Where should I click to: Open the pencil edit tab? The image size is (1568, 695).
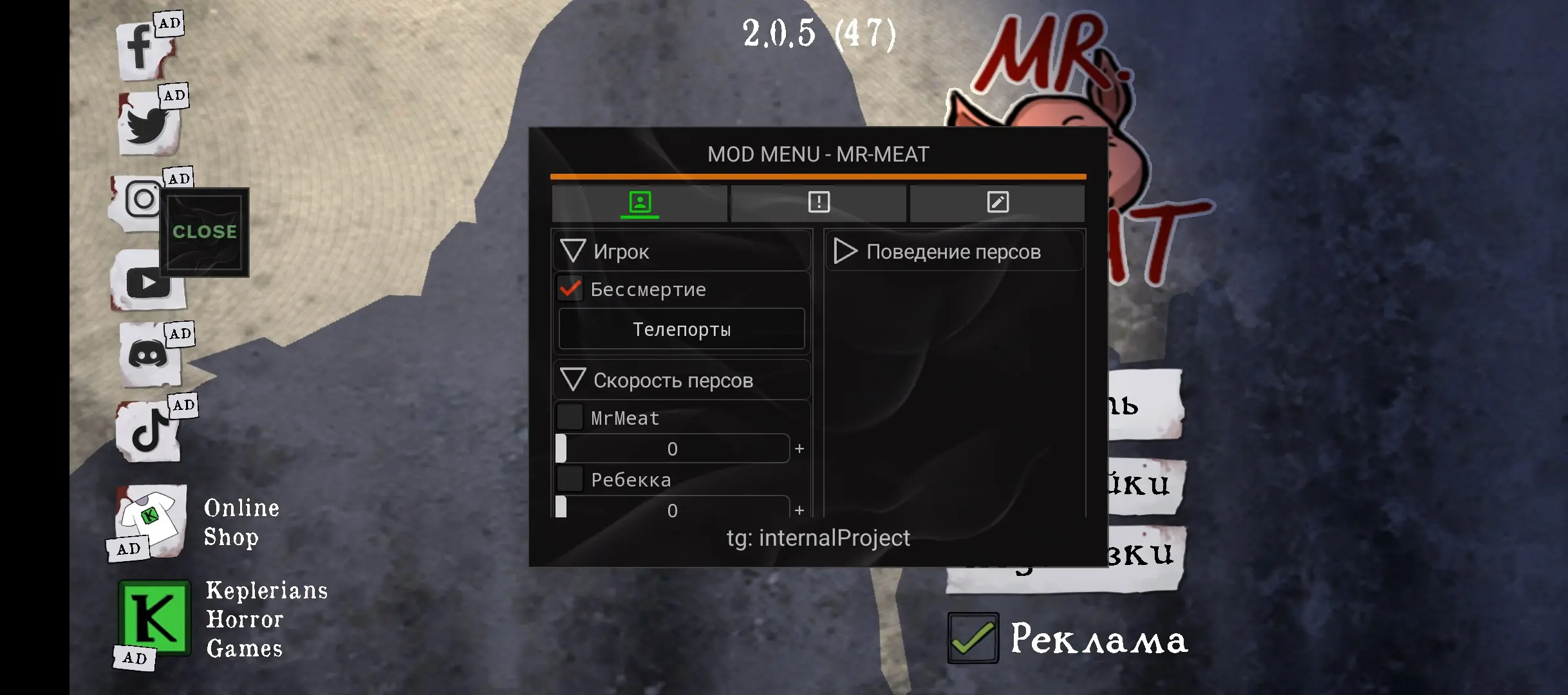(997, 203)
